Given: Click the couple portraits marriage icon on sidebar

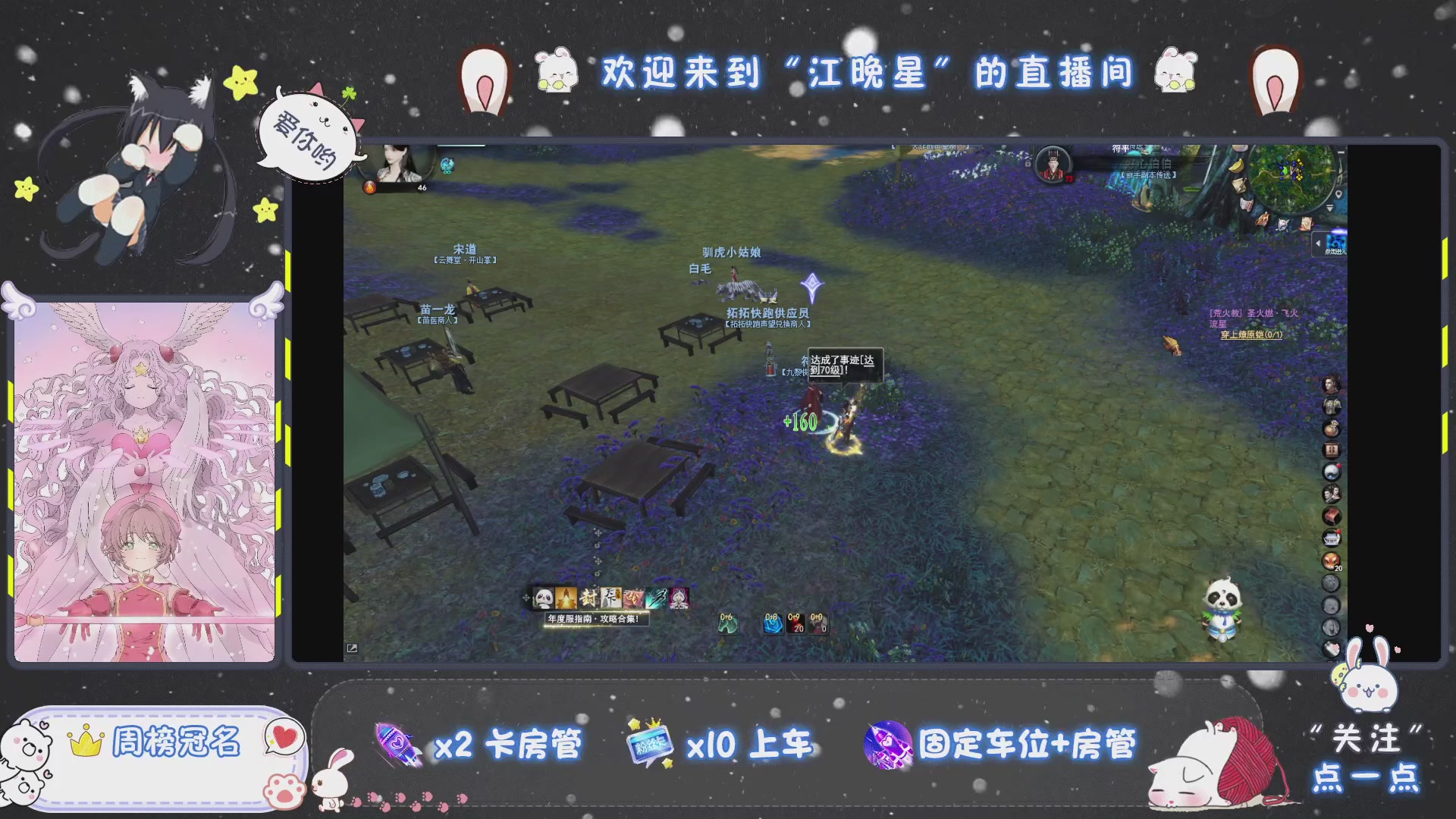Looking at the screenshot, I should 1333,491.
